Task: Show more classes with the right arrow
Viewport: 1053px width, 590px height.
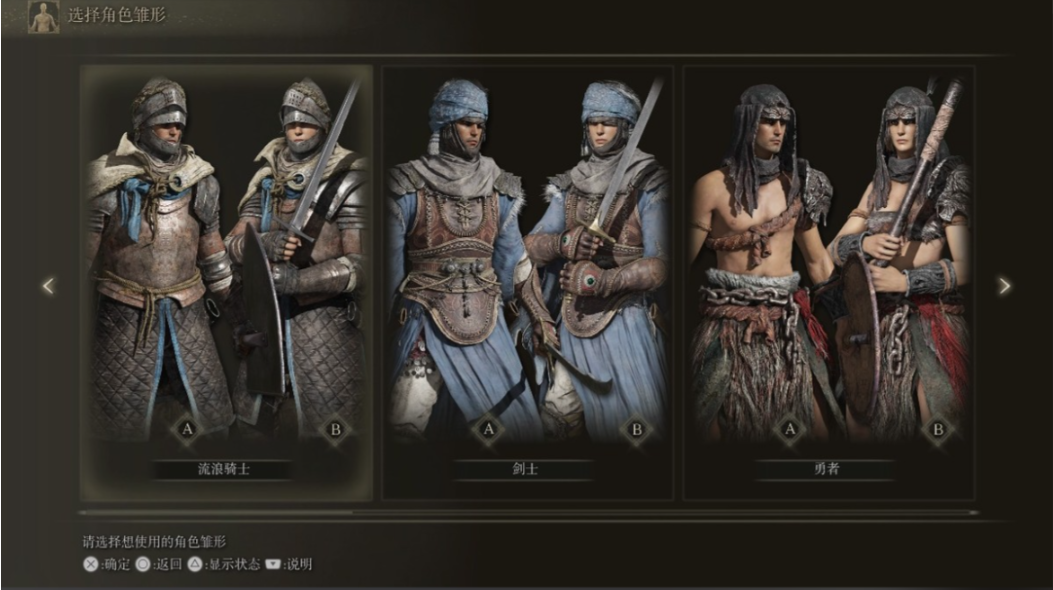Action: pos(1004,287)
